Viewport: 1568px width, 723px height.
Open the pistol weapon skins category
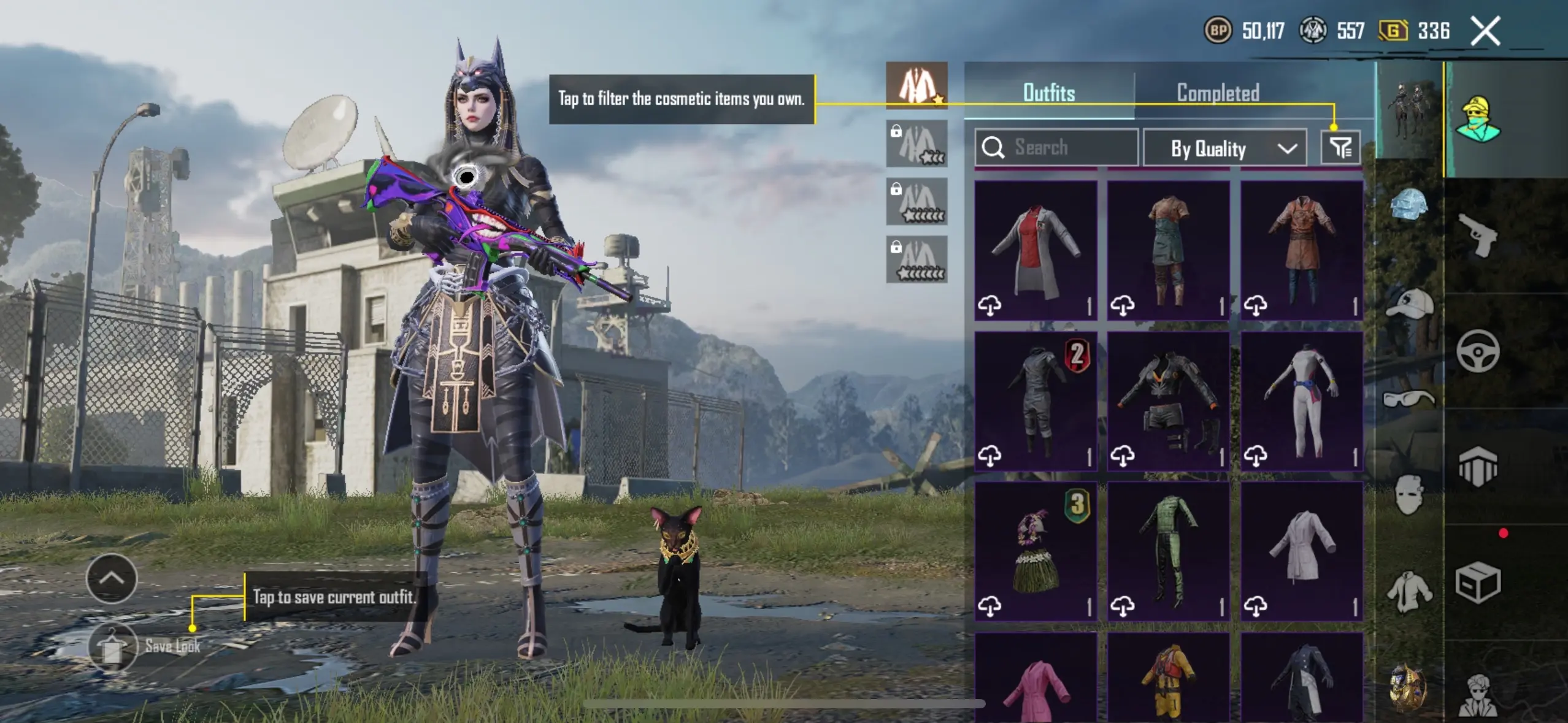1477,236
